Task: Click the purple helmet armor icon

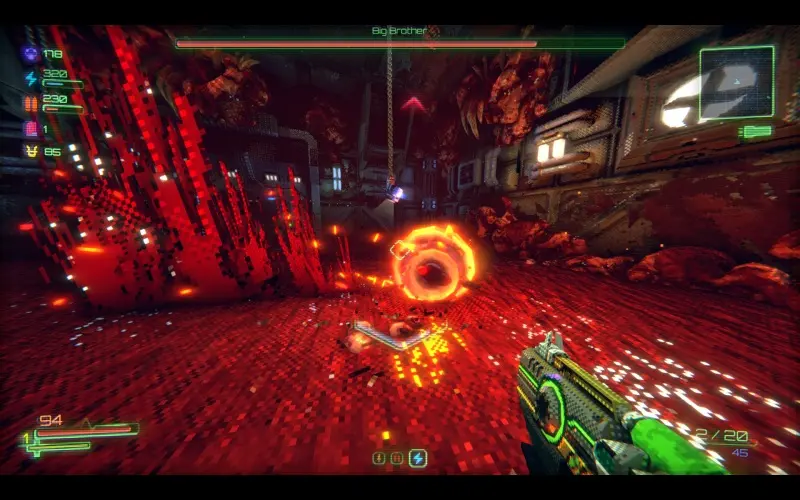Action: click(x=31, y=54)
